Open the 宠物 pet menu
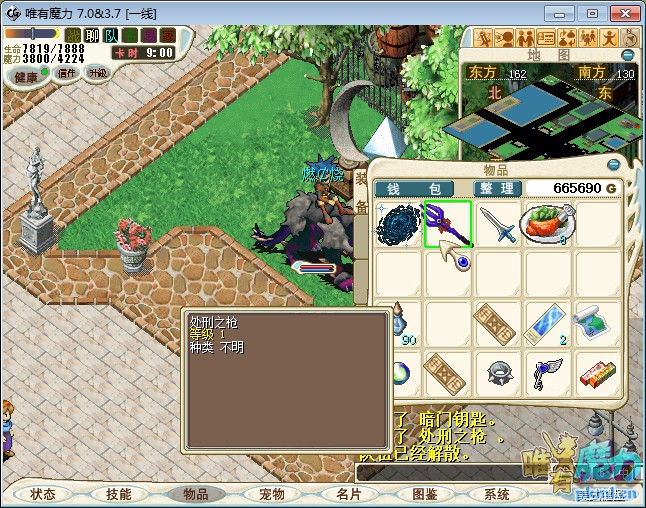The width and height of the screenshot is (646, 508). coord(272,494)
